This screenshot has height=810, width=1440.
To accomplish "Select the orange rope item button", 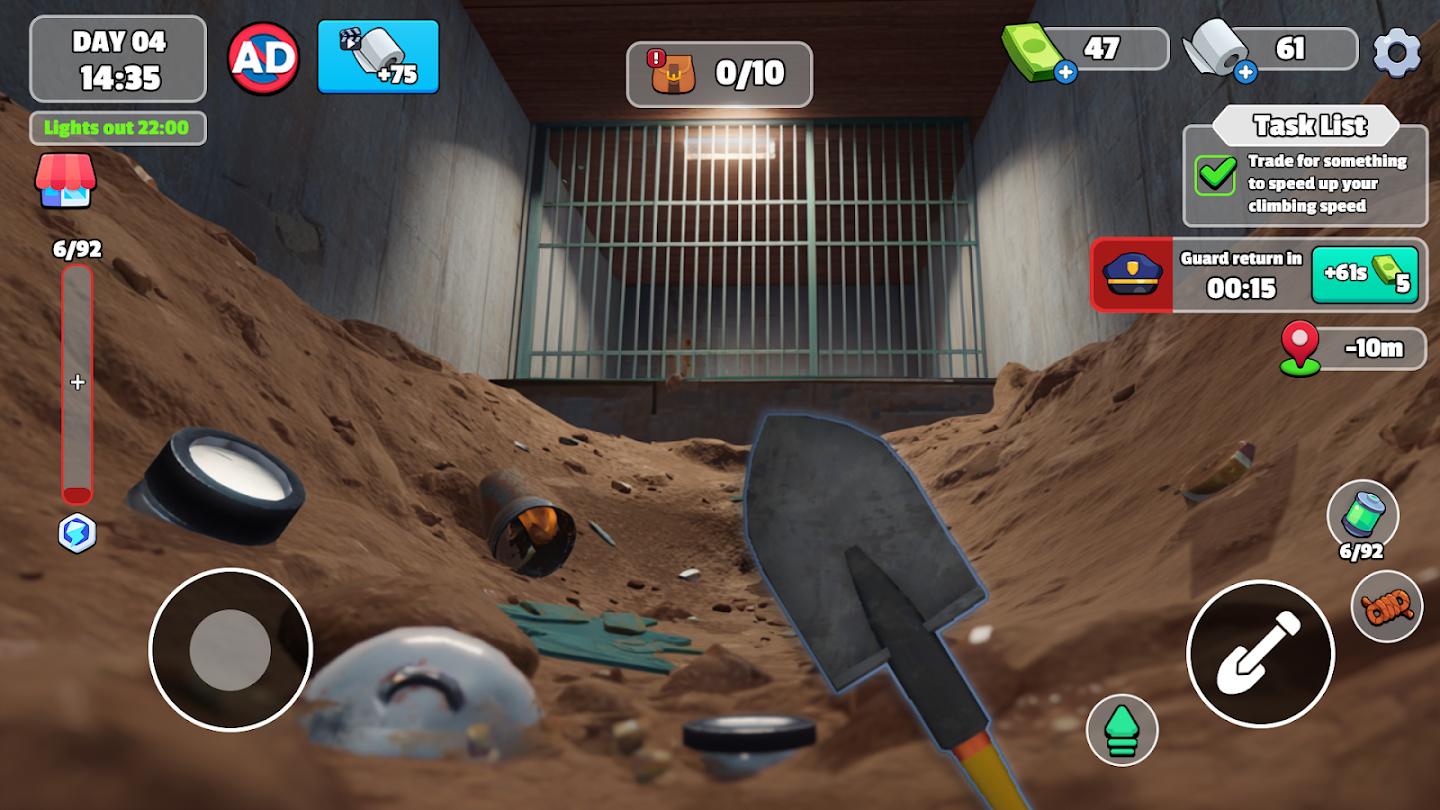I will coord(1387,605).
